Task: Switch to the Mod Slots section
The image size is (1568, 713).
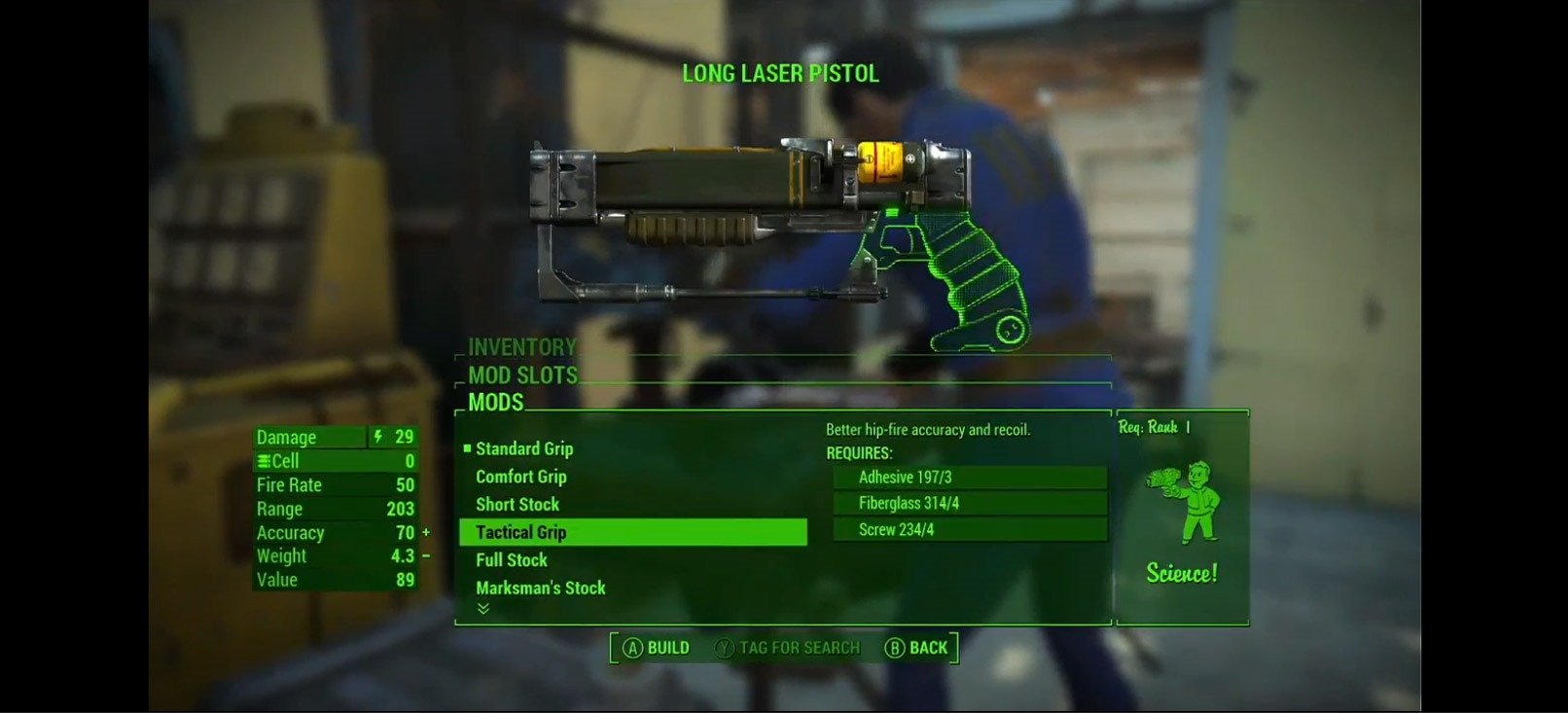Action: pyautogui.click(x=522, y=375)
